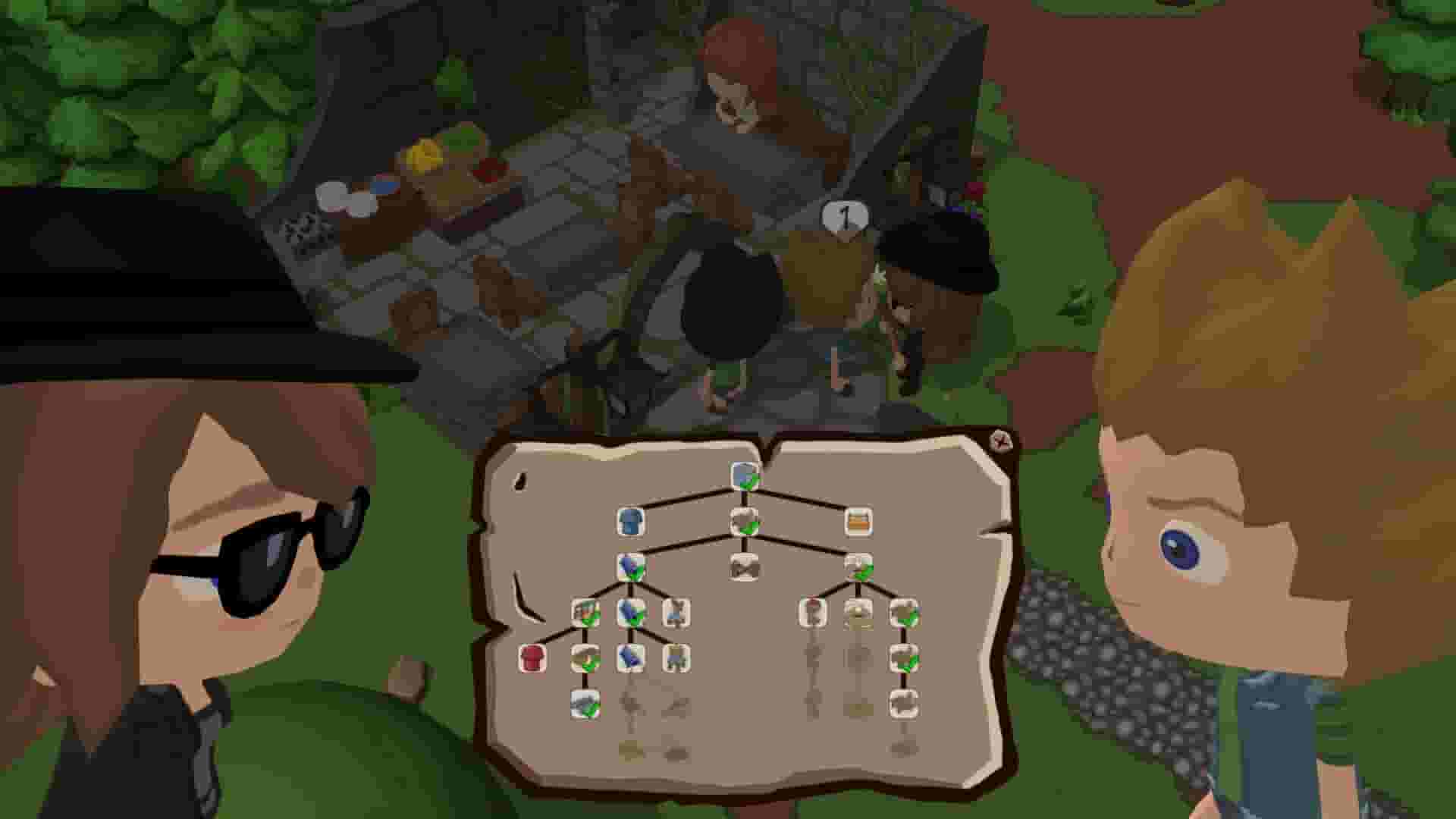Open the rightmost checked node on the right branch
1456x819 pixels.
906,614
